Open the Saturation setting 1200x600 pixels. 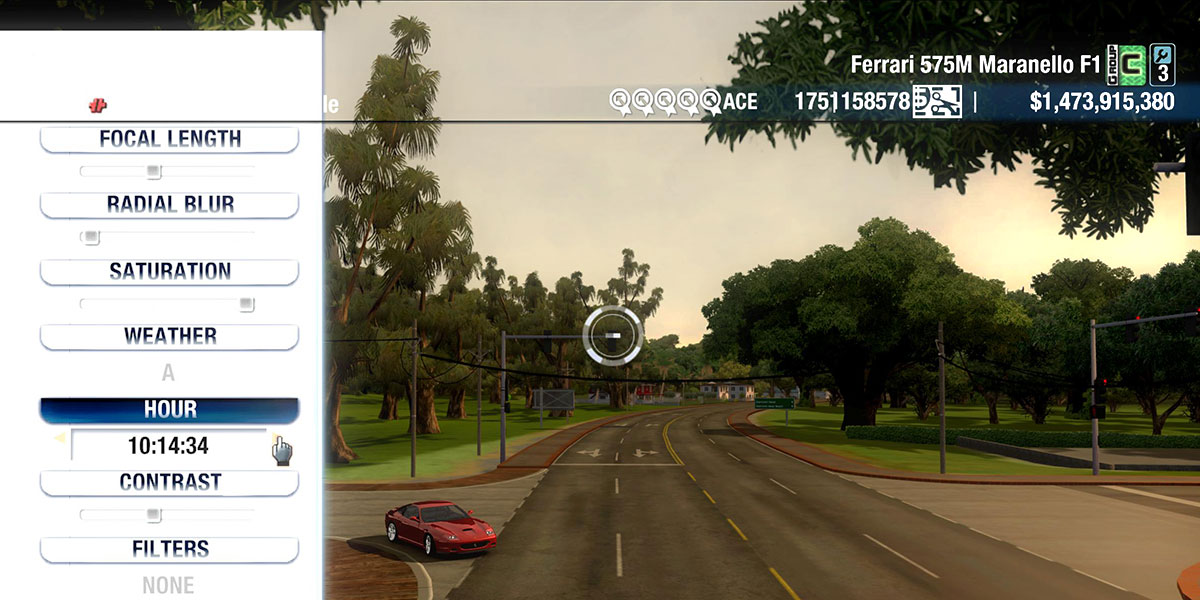[169, 272]
